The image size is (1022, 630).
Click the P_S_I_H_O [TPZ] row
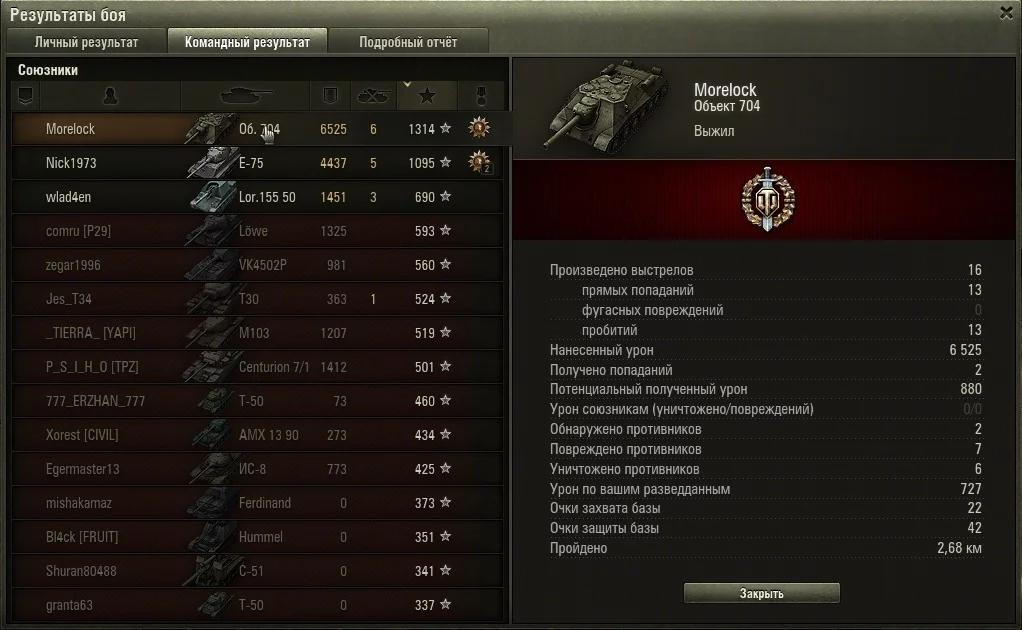pyautogui.click(x=92, y=367)
